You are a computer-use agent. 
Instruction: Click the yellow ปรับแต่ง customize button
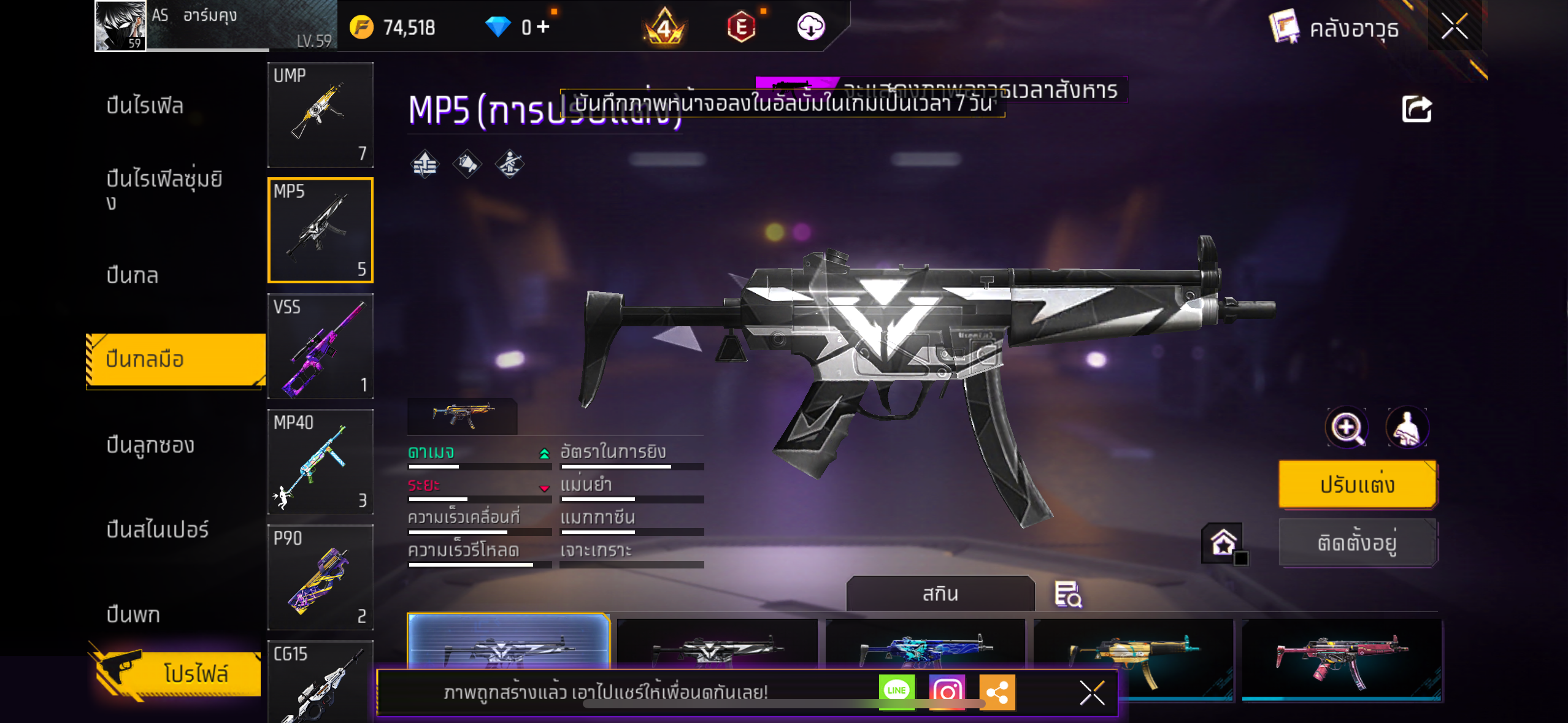click(x=1357, y=484)
